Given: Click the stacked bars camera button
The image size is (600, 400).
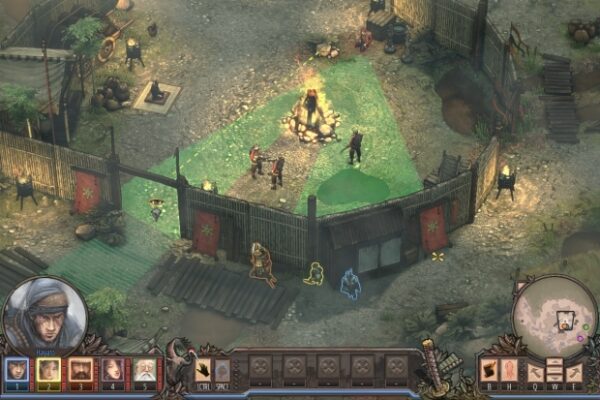Looking at the screenshot, I should point(554,372).
